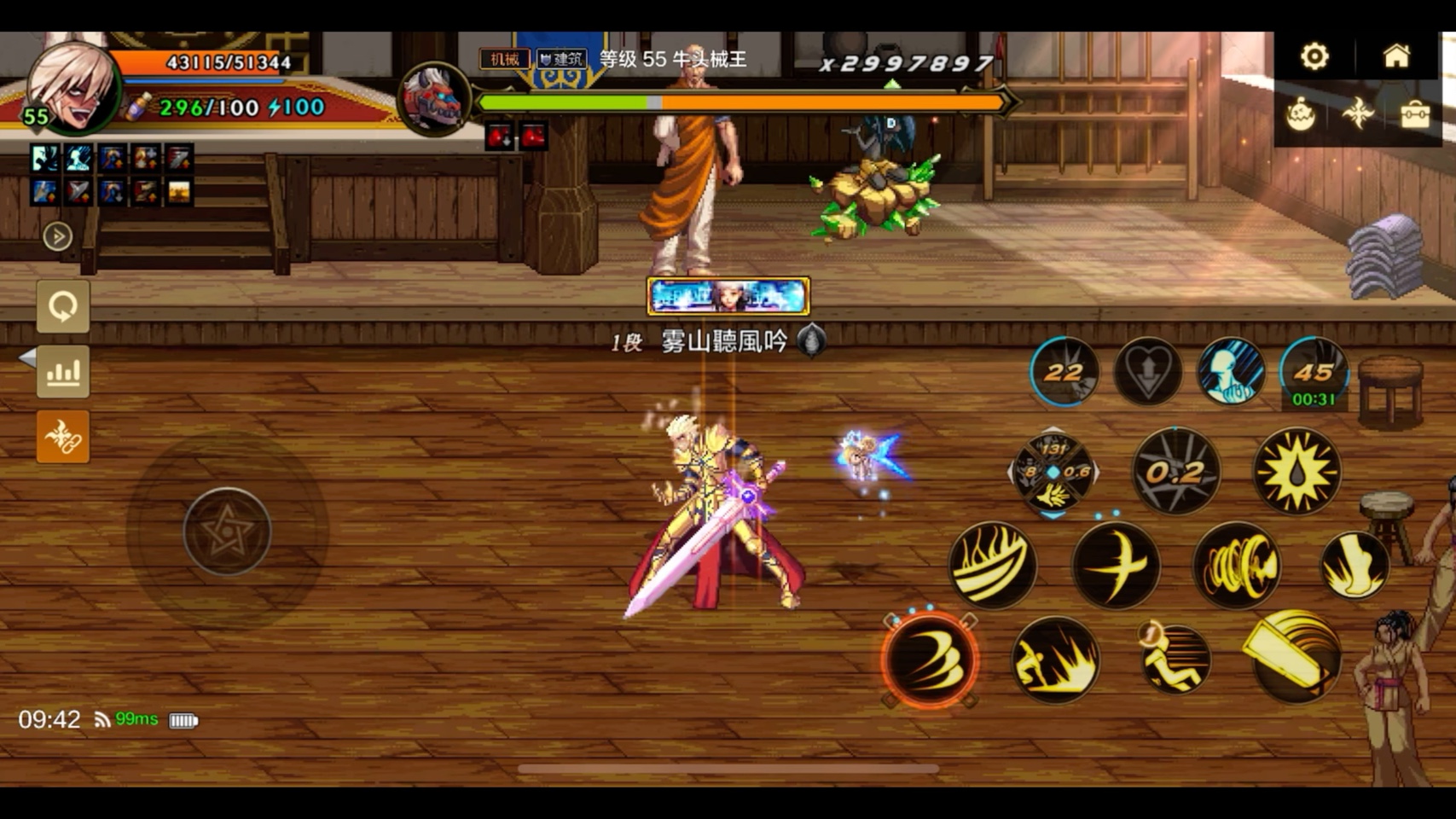Tap the shuriken star icon

click(1358, 113)
